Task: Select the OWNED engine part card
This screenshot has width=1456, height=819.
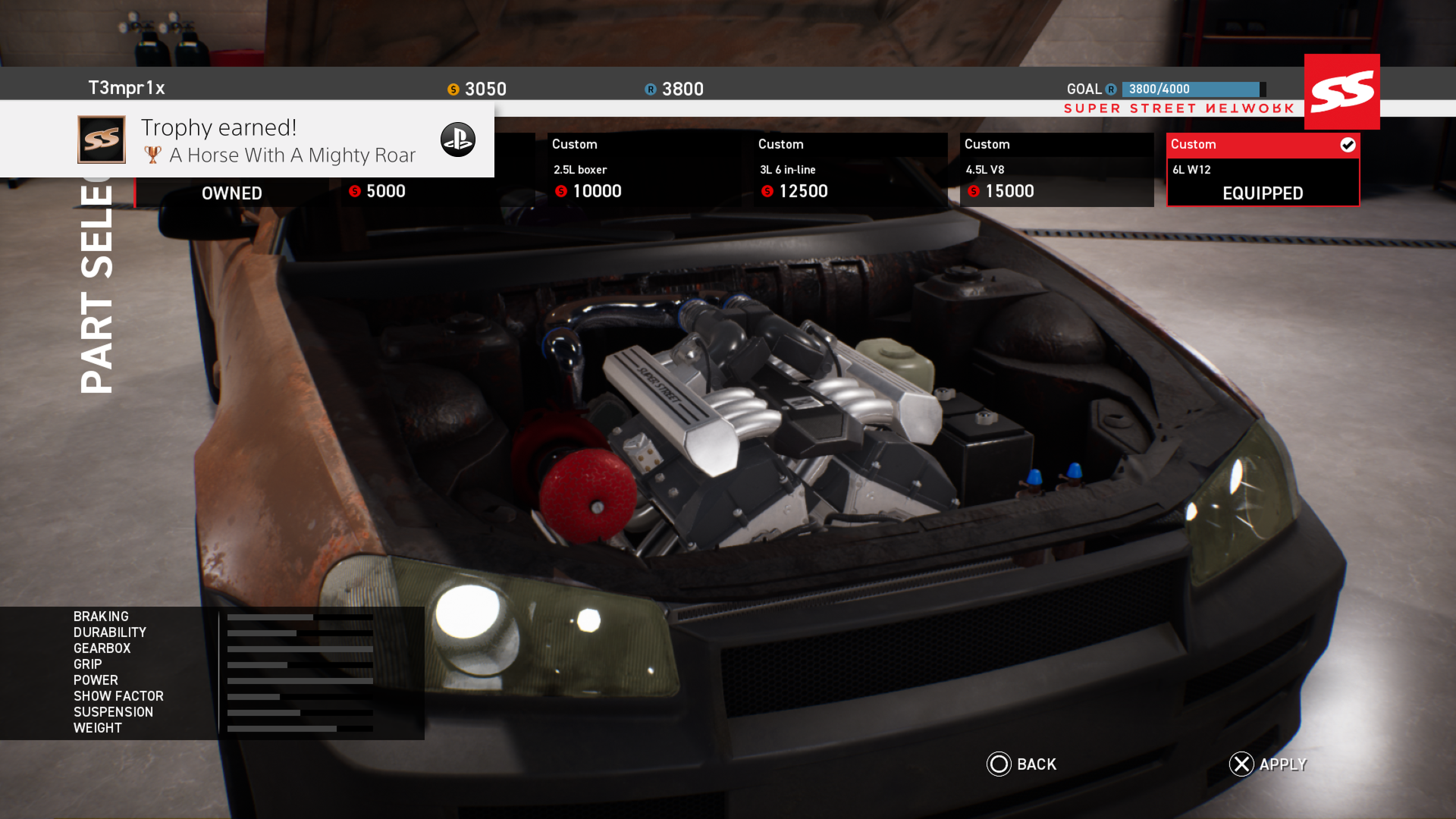Action: 231,193
